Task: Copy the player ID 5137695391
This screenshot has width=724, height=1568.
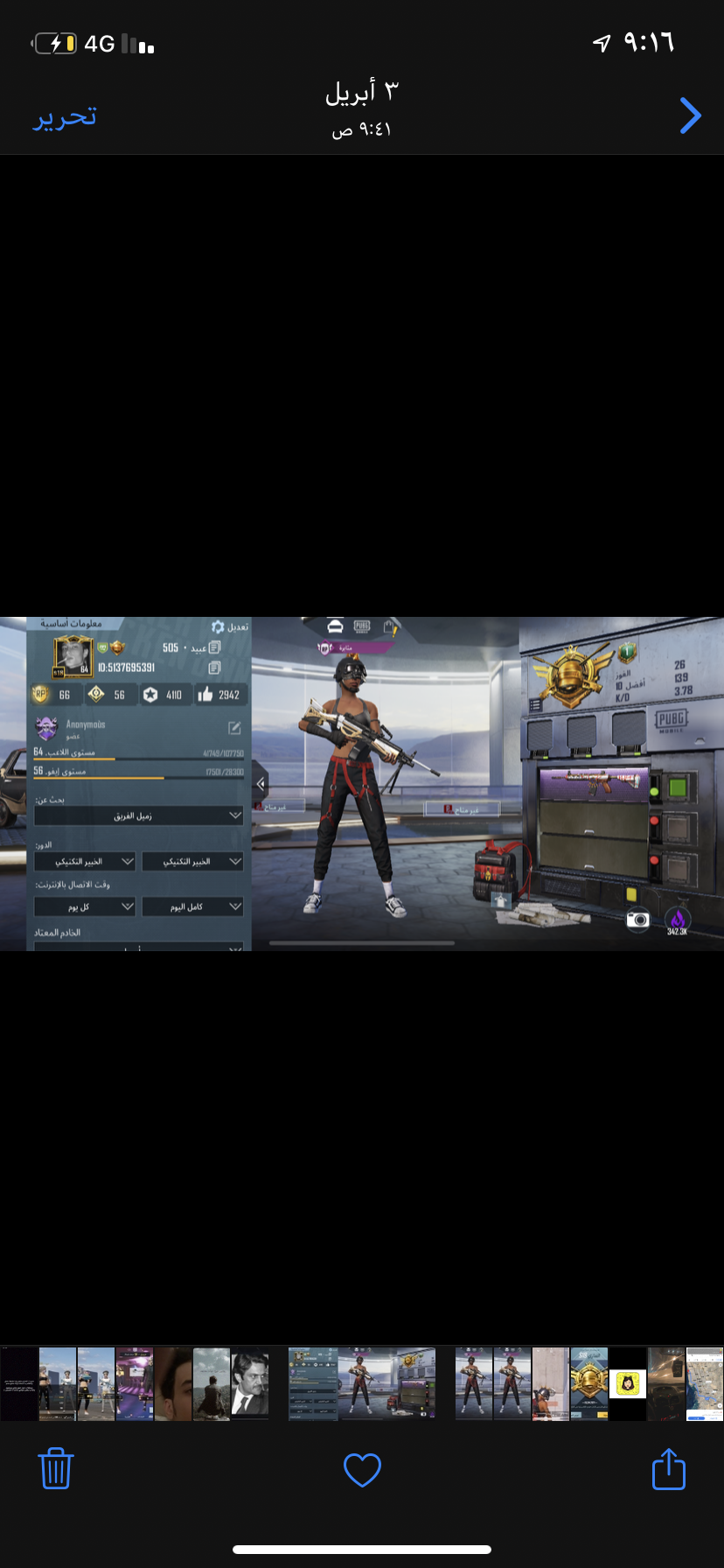Action: [215, 668]
